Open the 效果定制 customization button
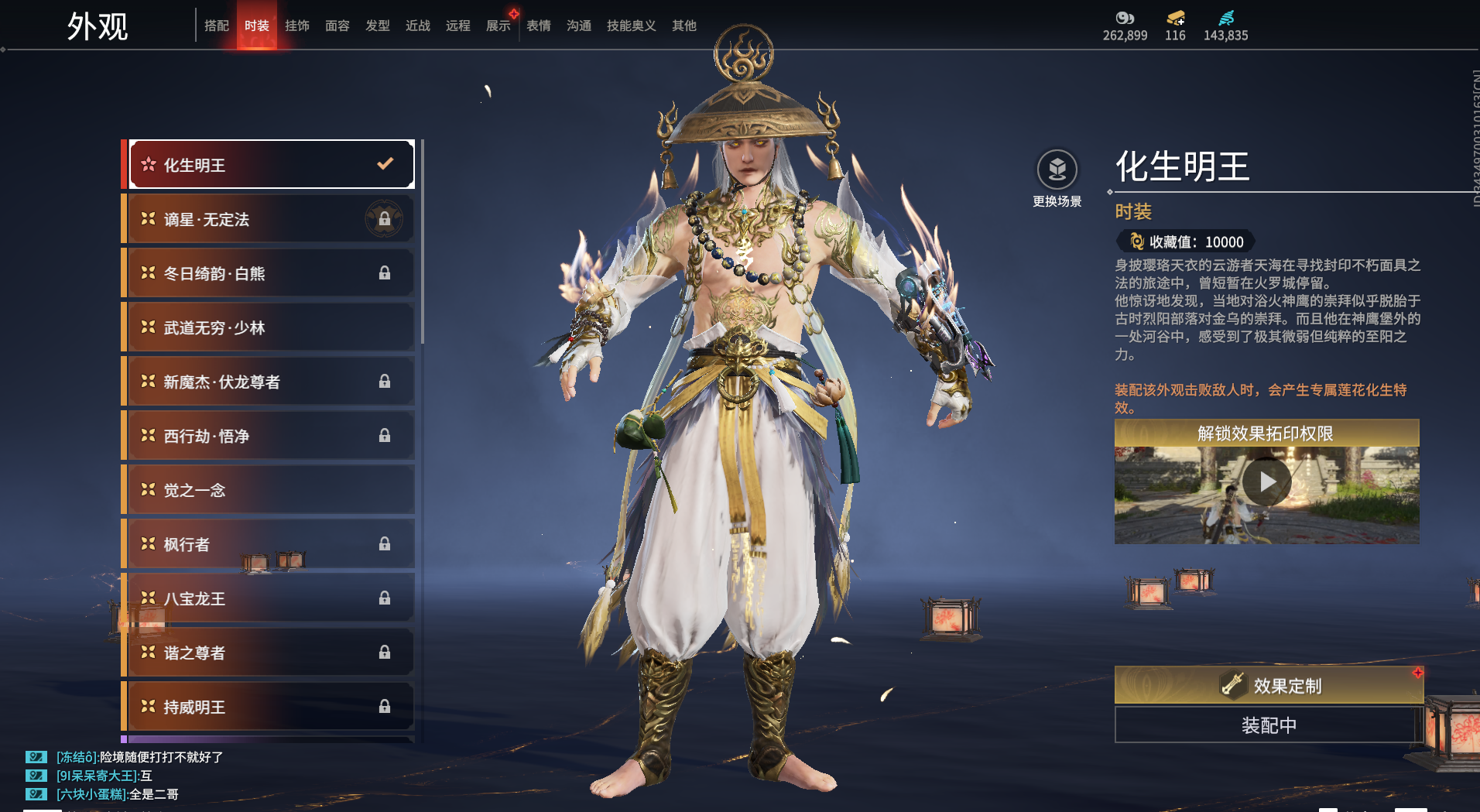Viewport: 1480px width, 812px height. click(x=1268, y=685)
